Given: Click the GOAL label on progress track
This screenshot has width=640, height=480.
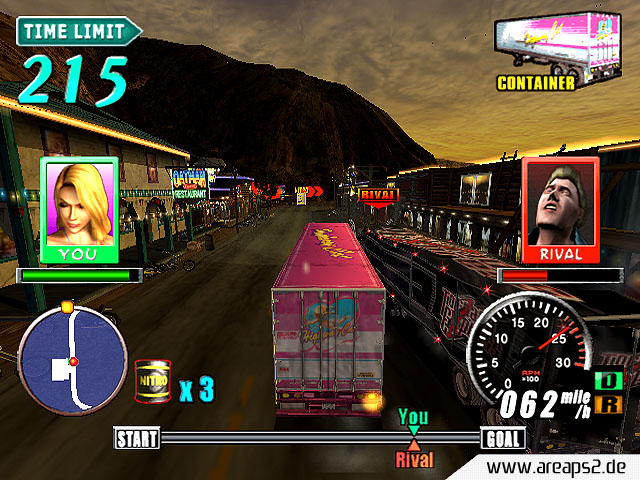Looking at the screenshot, I should pyautogui.click(x=502, y=438).
